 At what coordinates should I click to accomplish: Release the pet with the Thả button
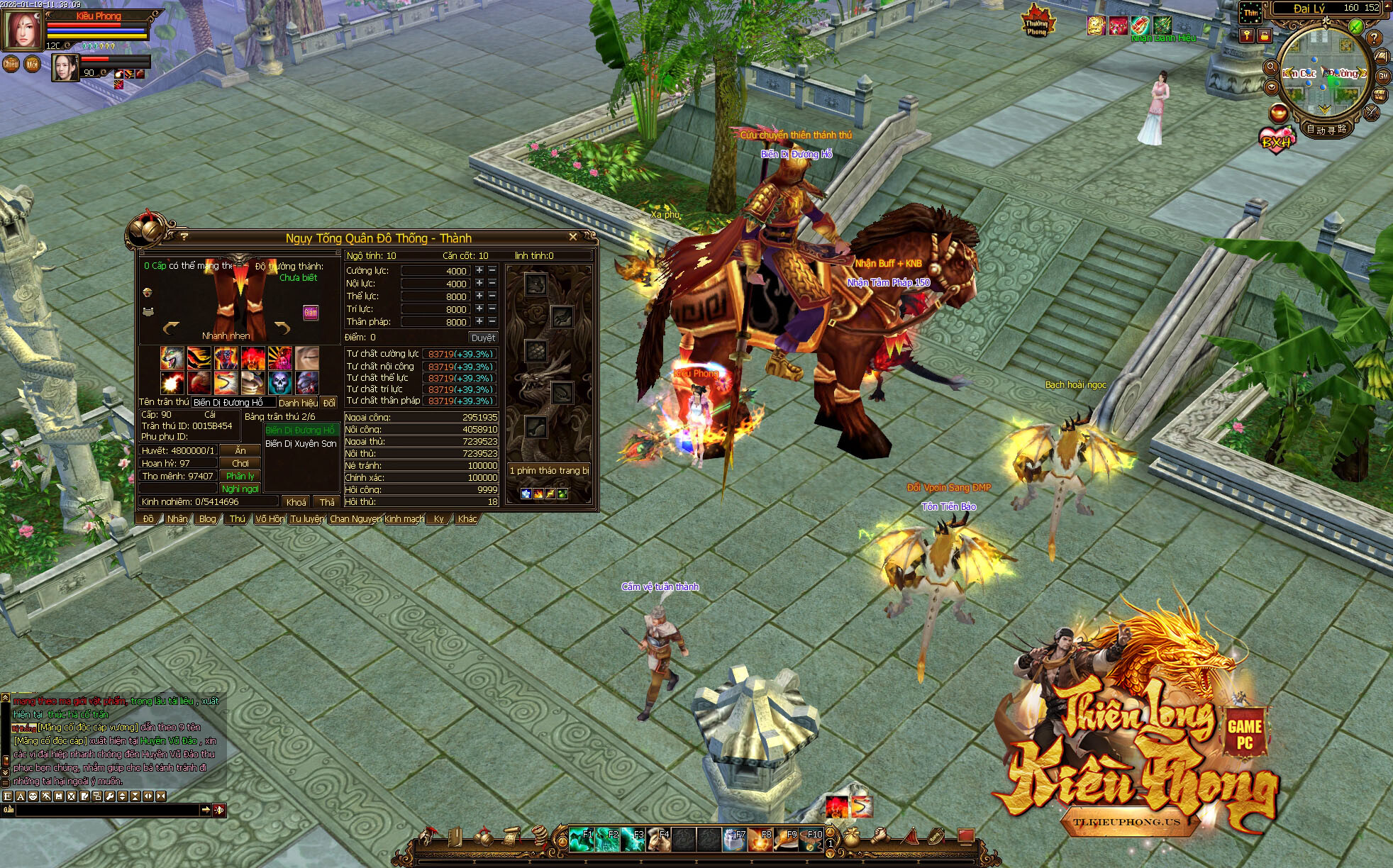tap(326, 501)
